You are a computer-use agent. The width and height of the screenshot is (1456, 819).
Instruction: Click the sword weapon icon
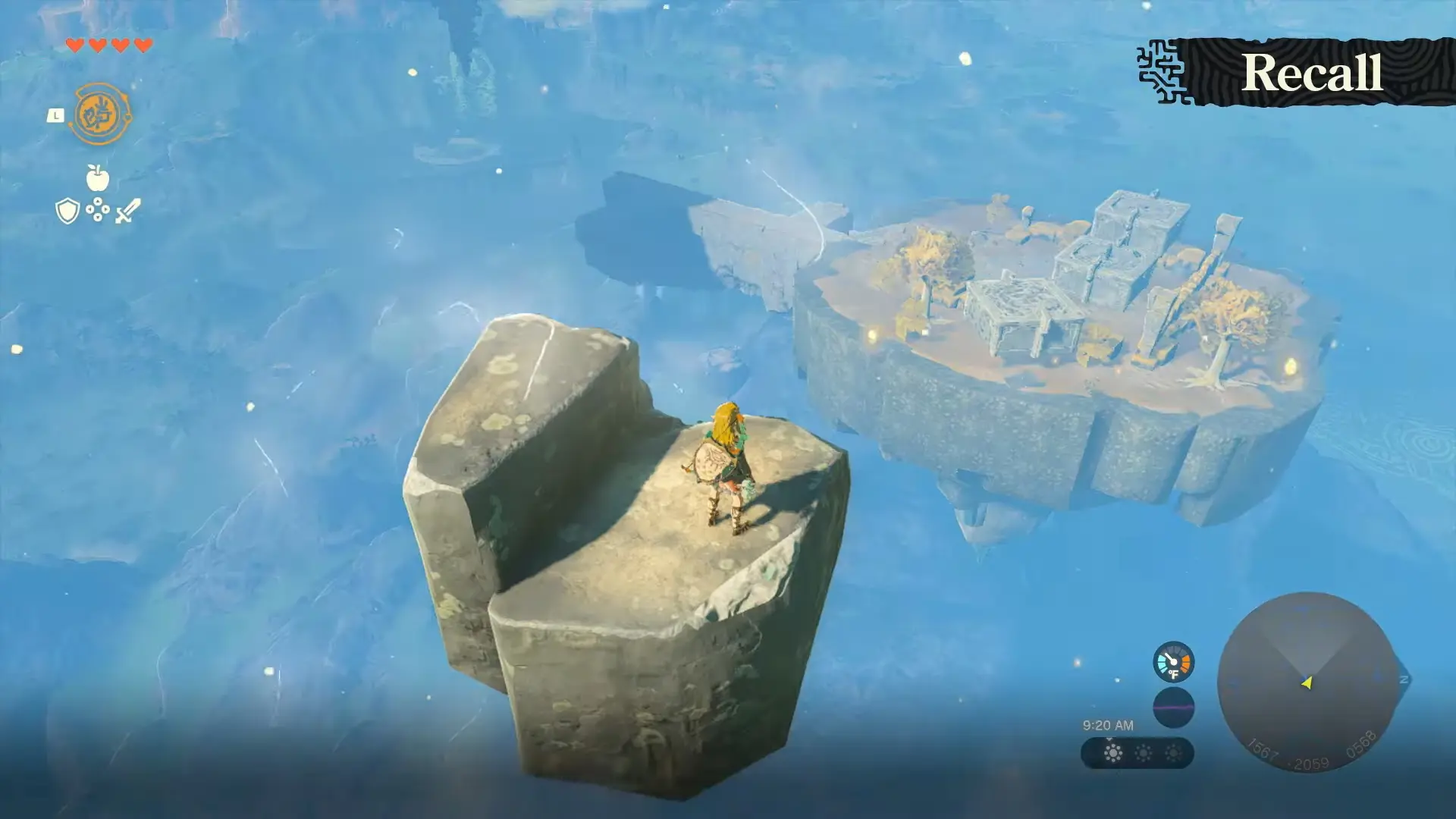click(128, 211)
